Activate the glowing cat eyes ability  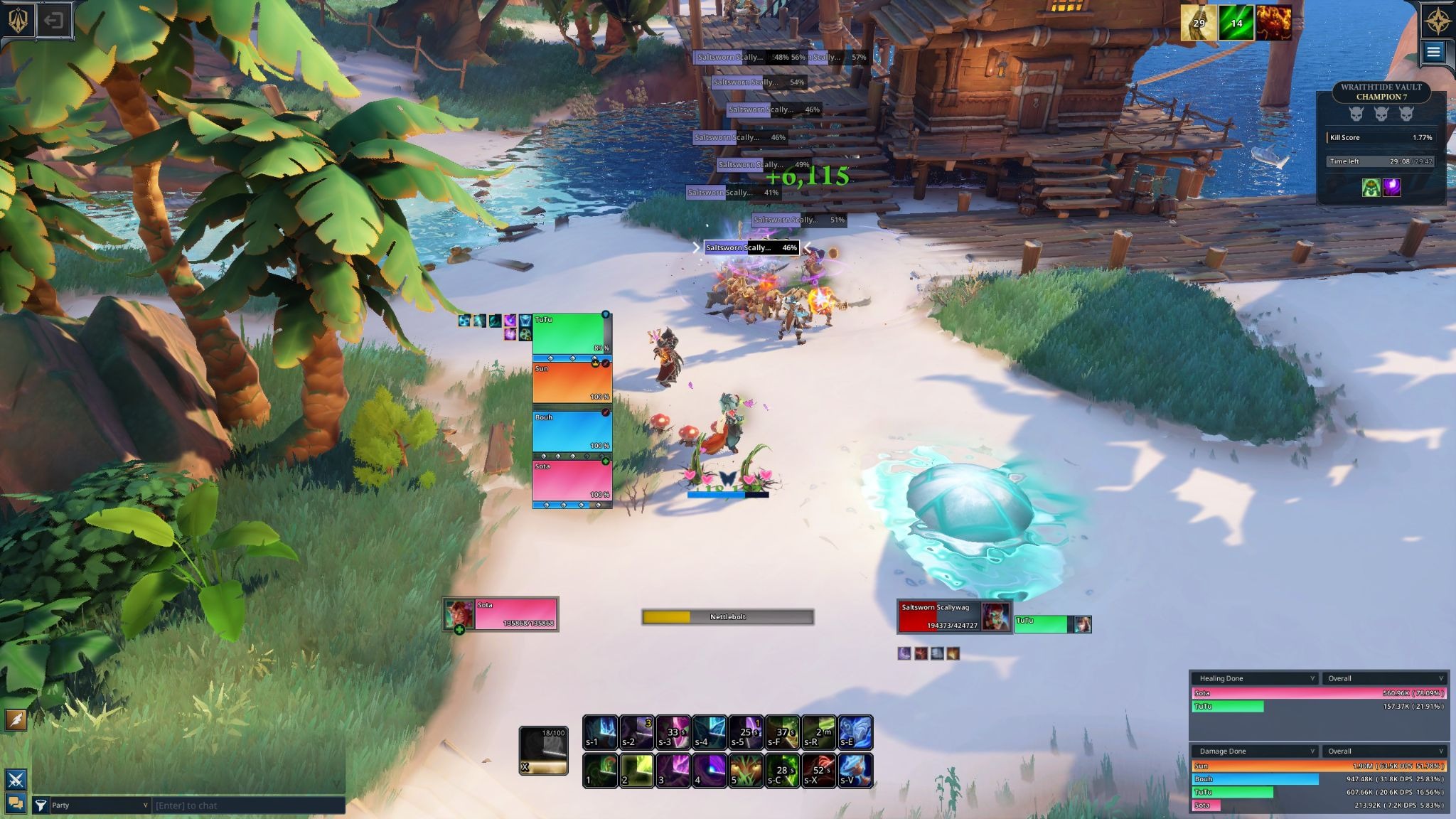pos(745,771)
